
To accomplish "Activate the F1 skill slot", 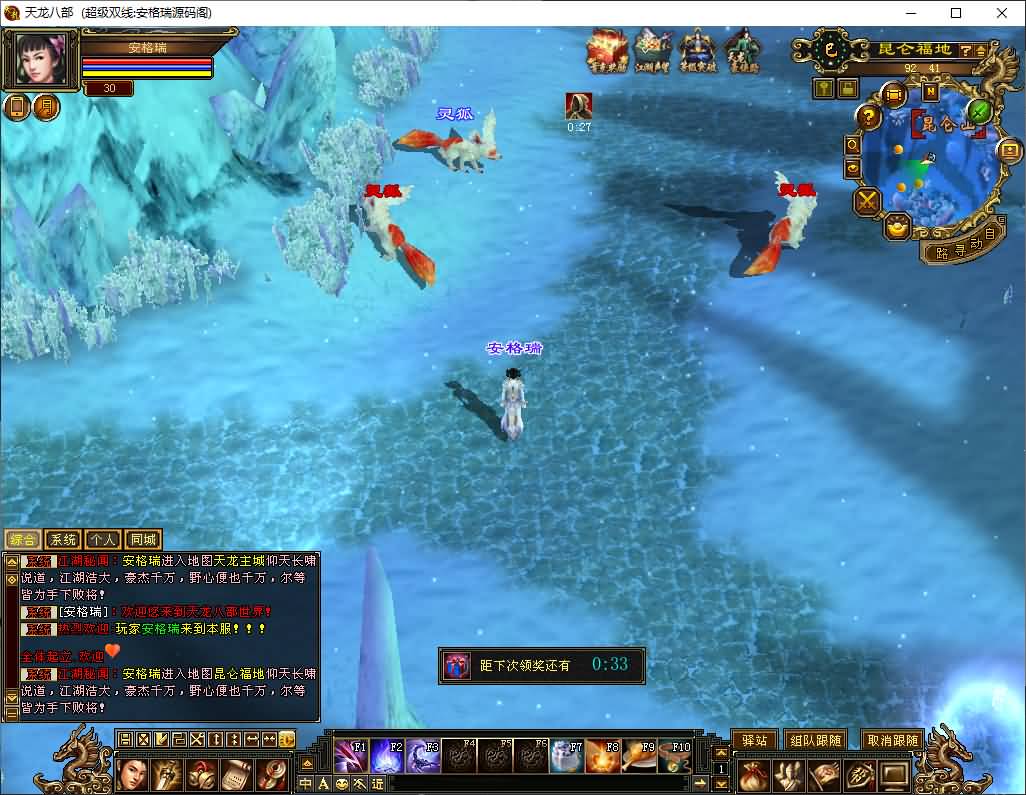I will click(351, 756).
